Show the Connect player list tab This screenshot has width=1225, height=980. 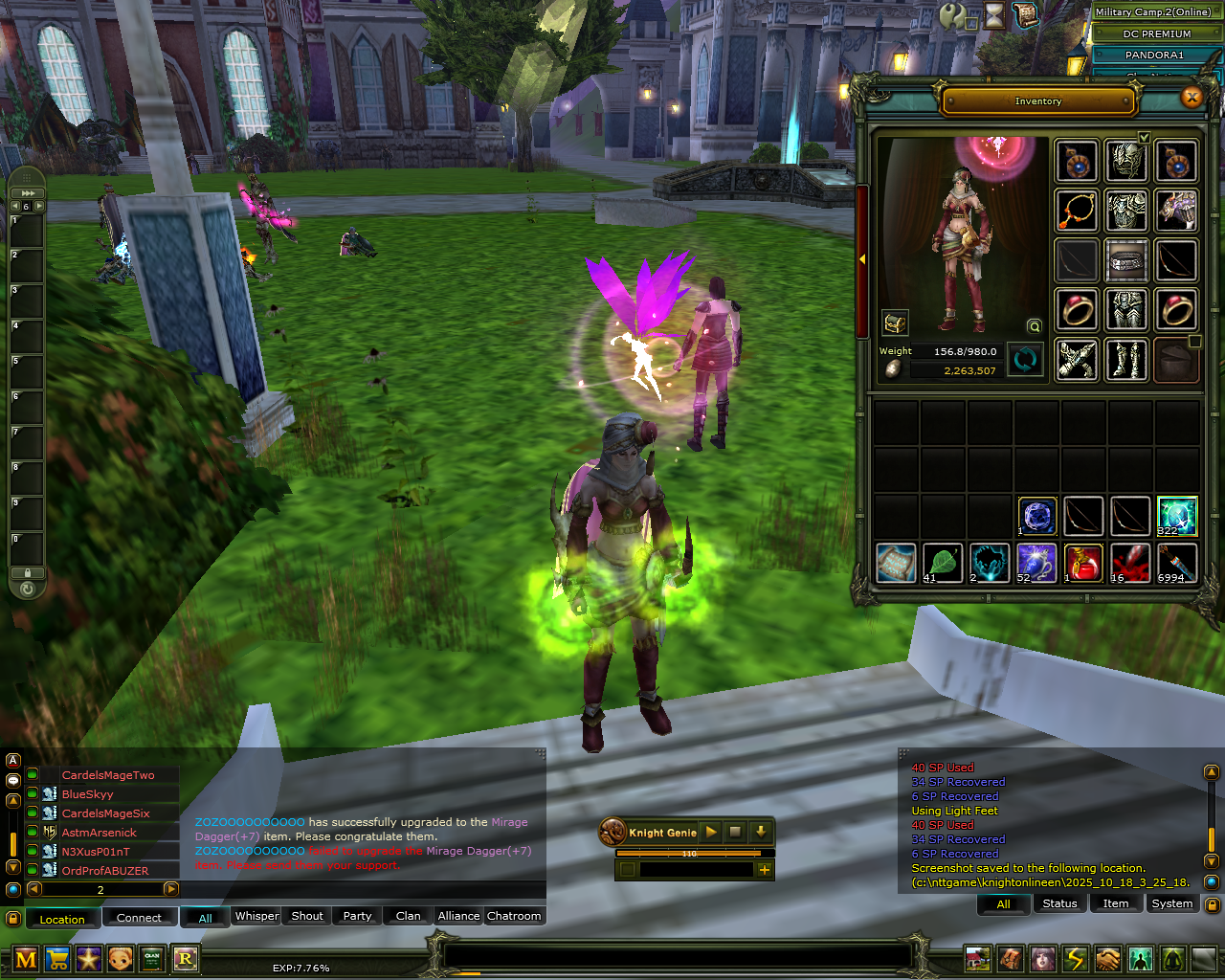pos(139,918)
